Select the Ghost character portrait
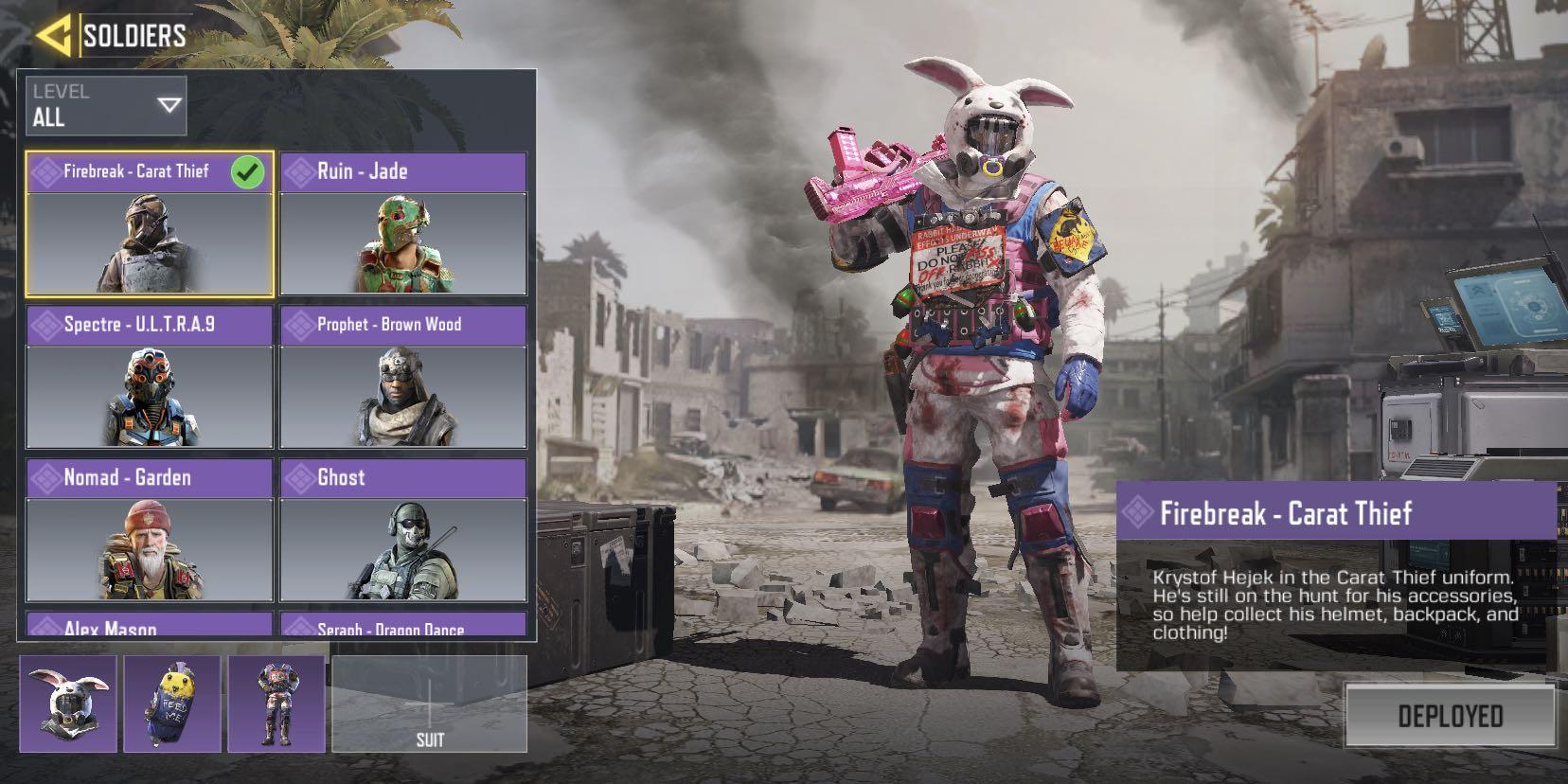This screenshot has height=784, width=1568. click(x=401, y=549)
